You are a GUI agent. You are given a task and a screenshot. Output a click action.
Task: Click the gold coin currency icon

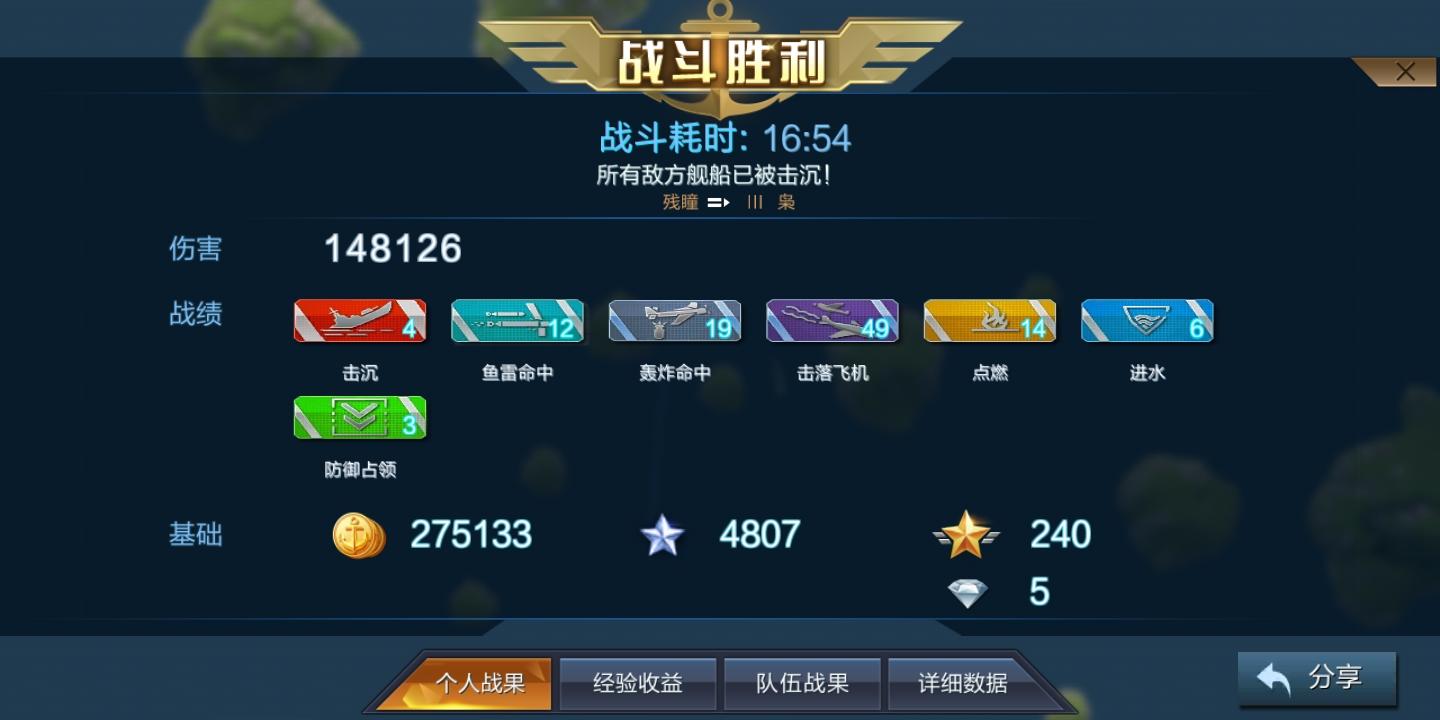coord(359,535)
